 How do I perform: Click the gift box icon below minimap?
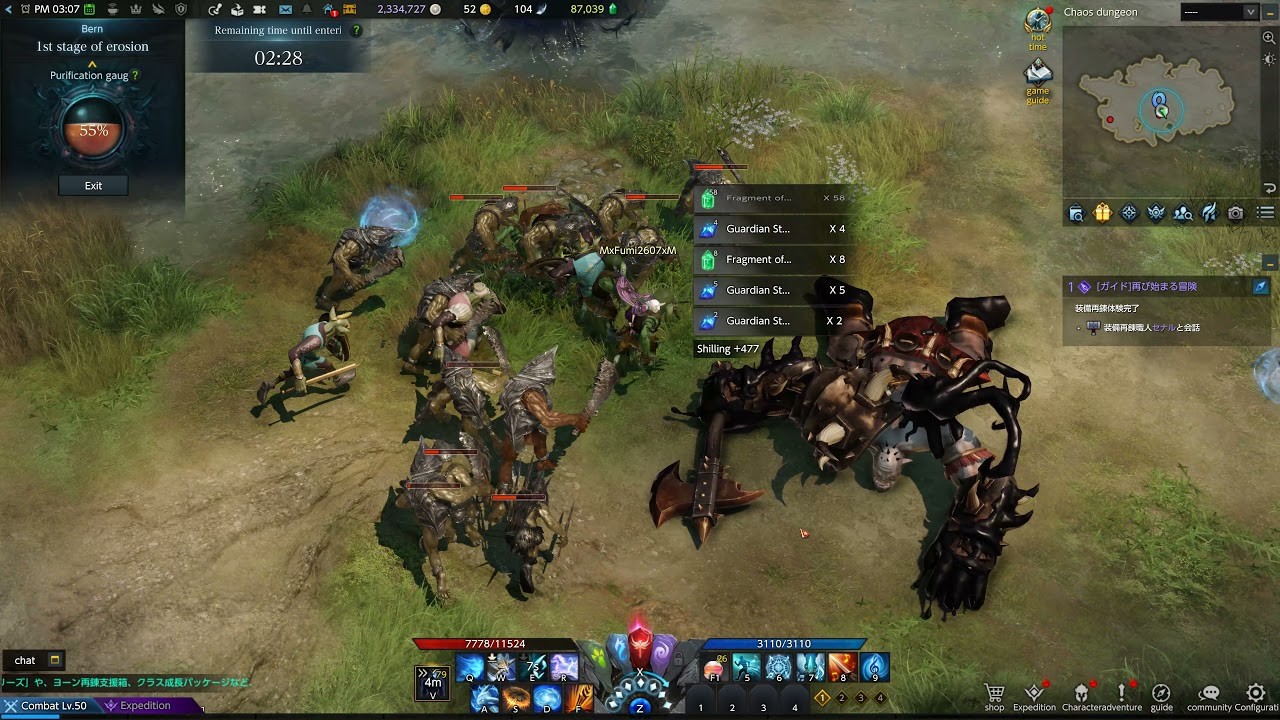1102,213
